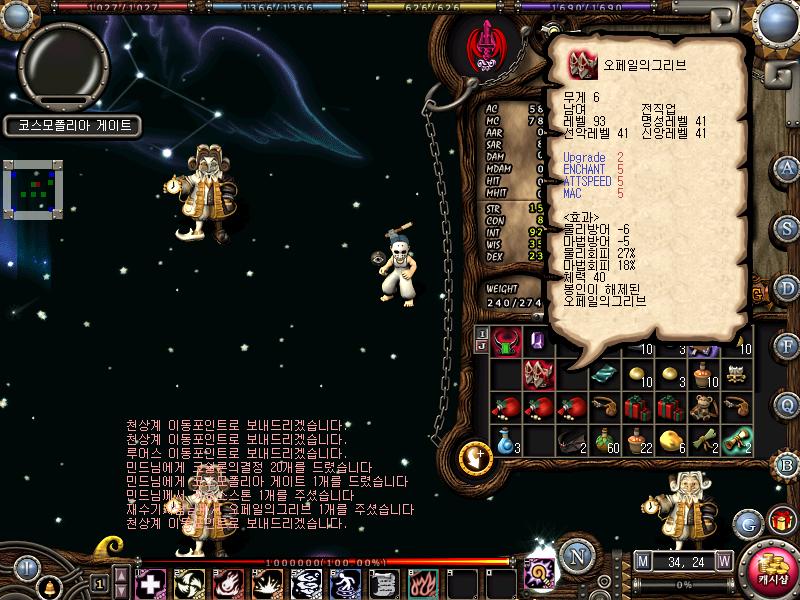Click the round N compass button
This screenshot has height=600, width=800.
click(x=575, y=556)
